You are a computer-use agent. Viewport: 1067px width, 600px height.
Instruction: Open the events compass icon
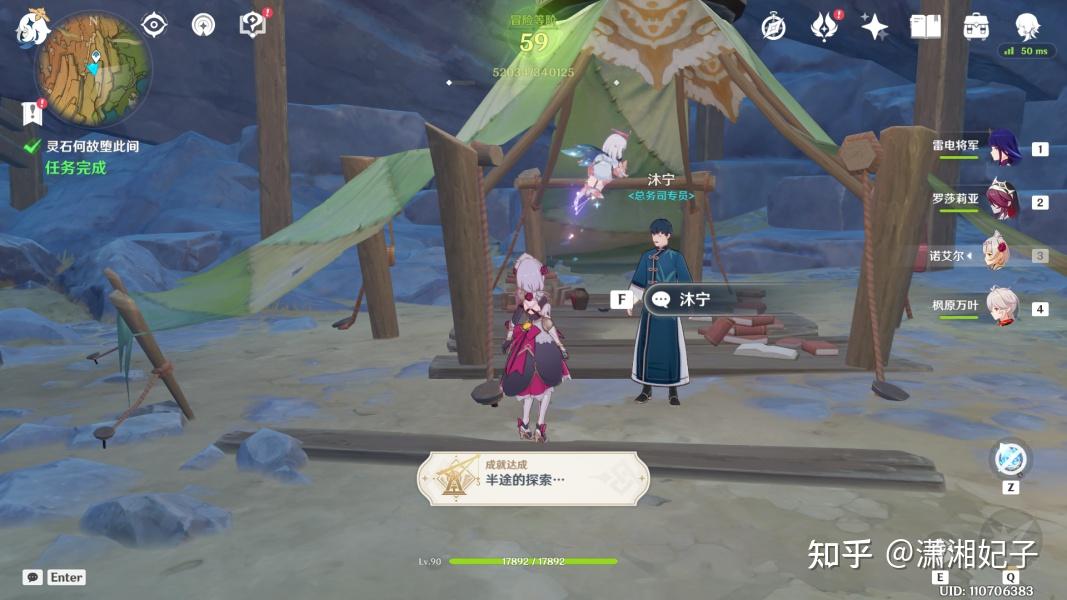coord(773,27)
